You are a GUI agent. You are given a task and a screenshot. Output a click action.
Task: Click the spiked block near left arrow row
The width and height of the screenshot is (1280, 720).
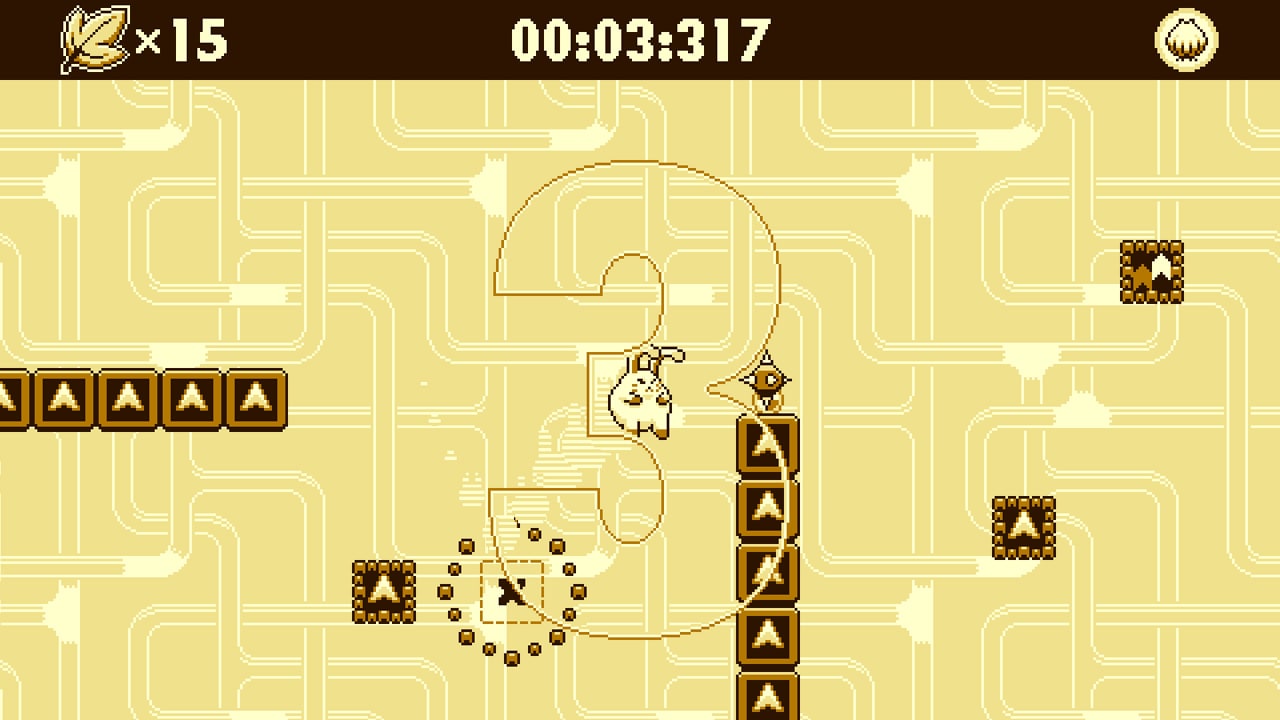point(385,590)
